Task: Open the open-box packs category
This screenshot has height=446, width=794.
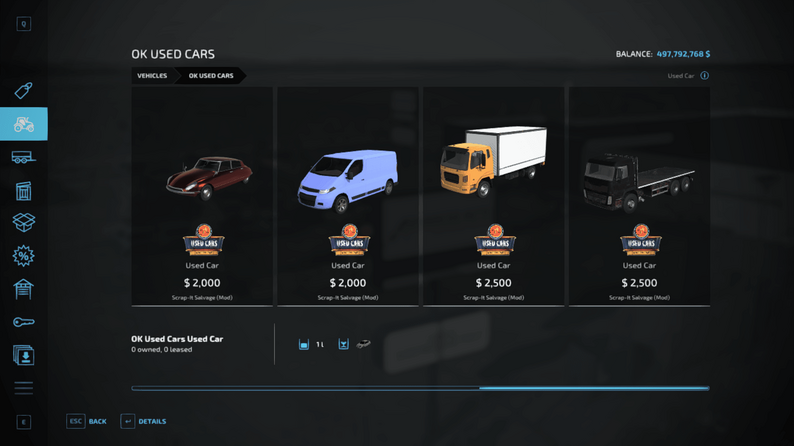Action: coord(23,223)
